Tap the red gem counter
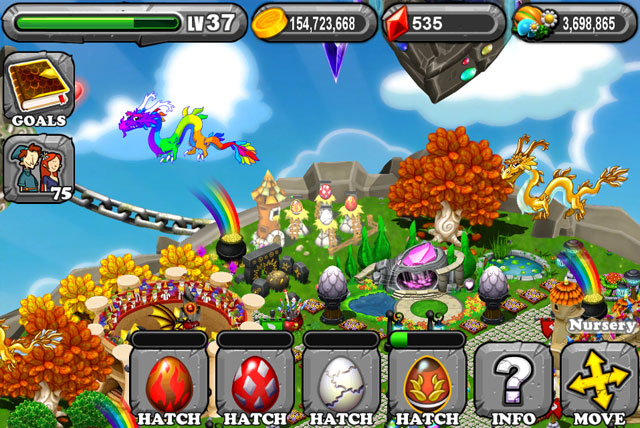Screen dimensions: 640x428 click(x=444, y=21)
